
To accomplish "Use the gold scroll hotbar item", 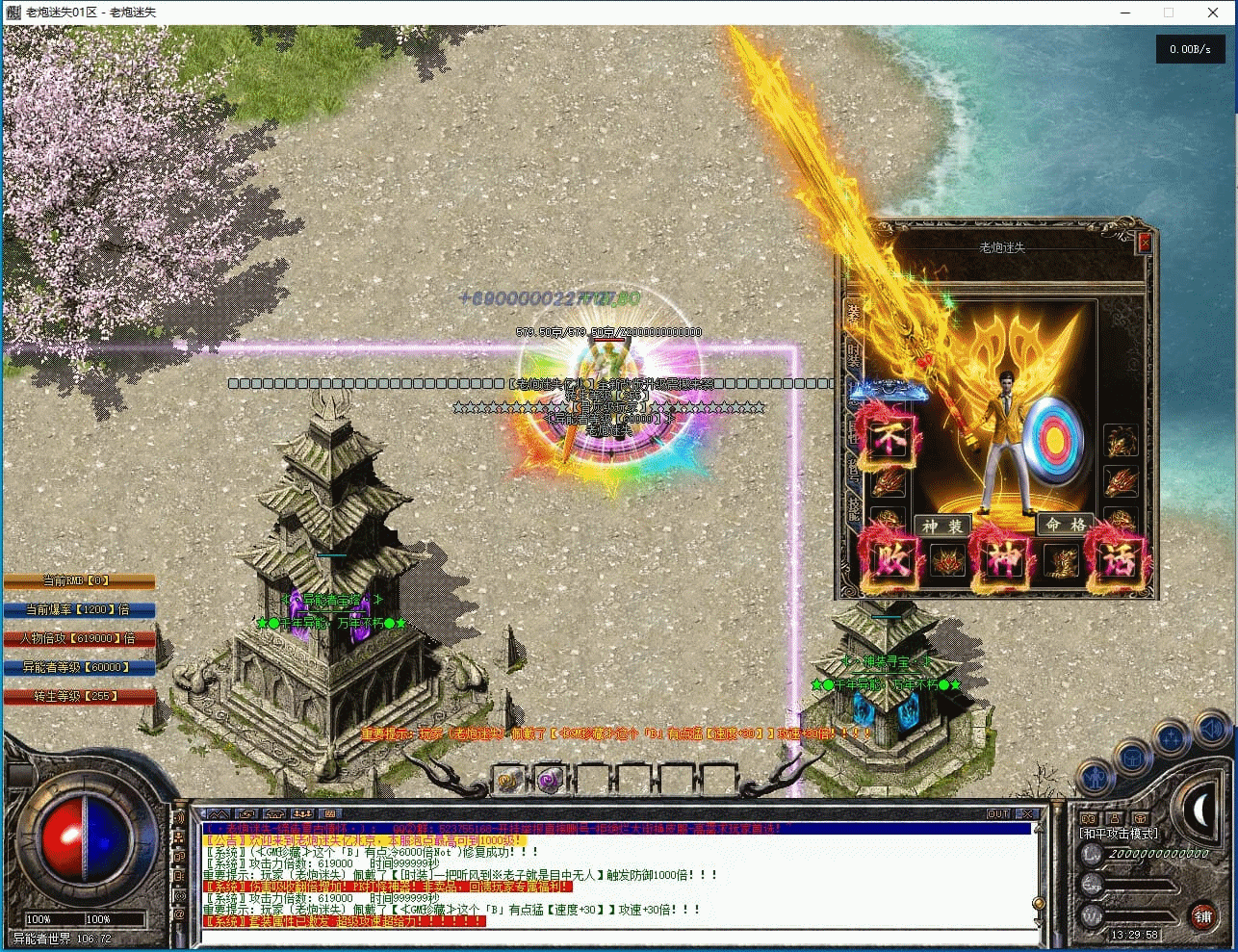I will (x=509, y=780).
